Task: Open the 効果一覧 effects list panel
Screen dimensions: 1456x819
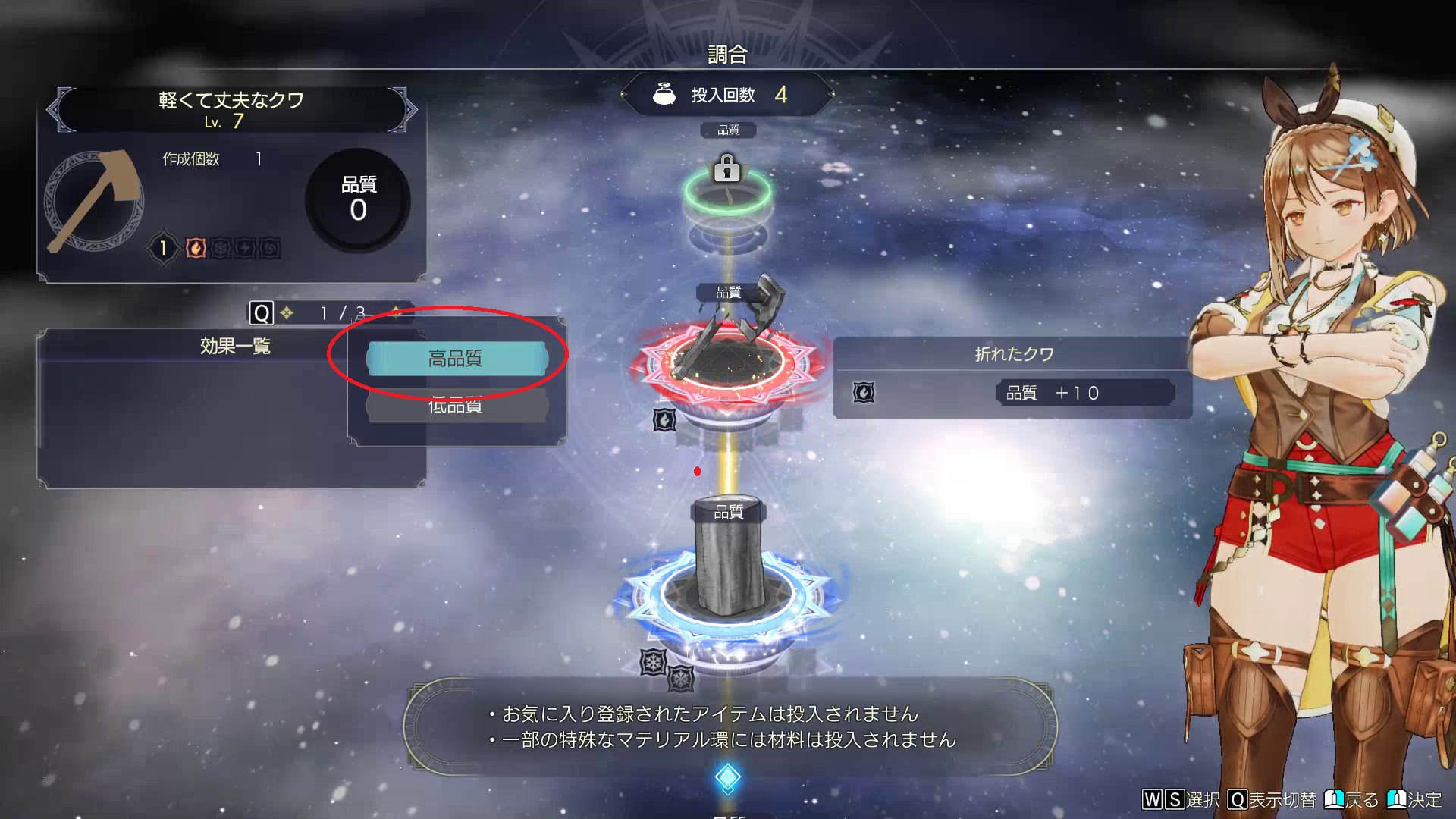Action: tap(234, 347)
